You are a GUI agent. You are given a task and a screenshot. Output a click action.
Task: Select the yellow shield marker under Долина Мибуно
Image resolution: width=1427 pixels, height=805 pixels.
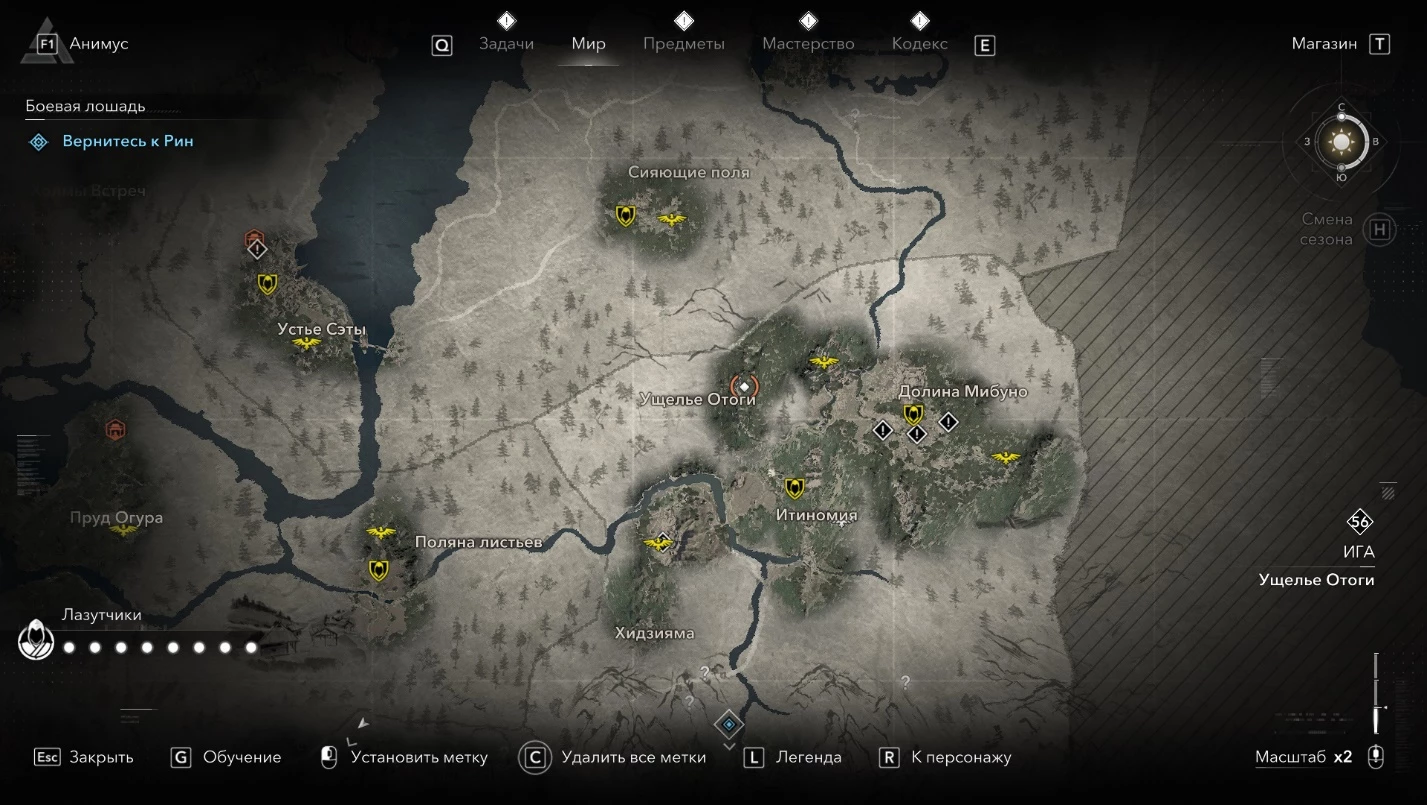point(912,414)
